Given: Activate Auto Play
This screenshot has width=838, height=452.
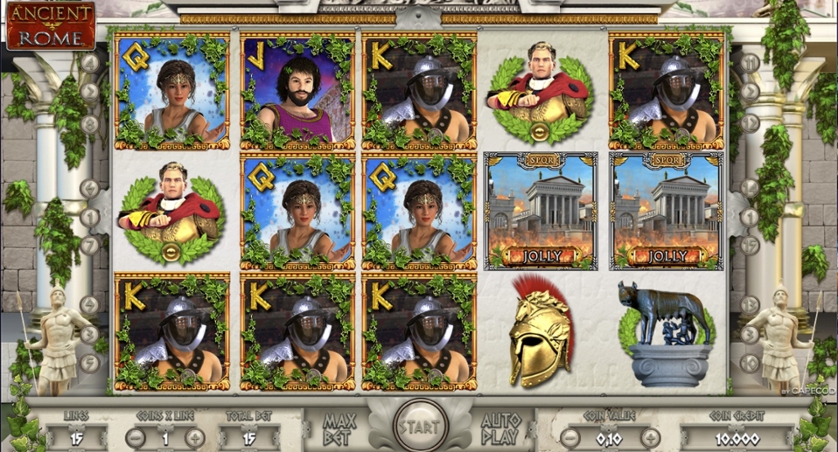Looking at the screenshot, I should click(501, 428).
